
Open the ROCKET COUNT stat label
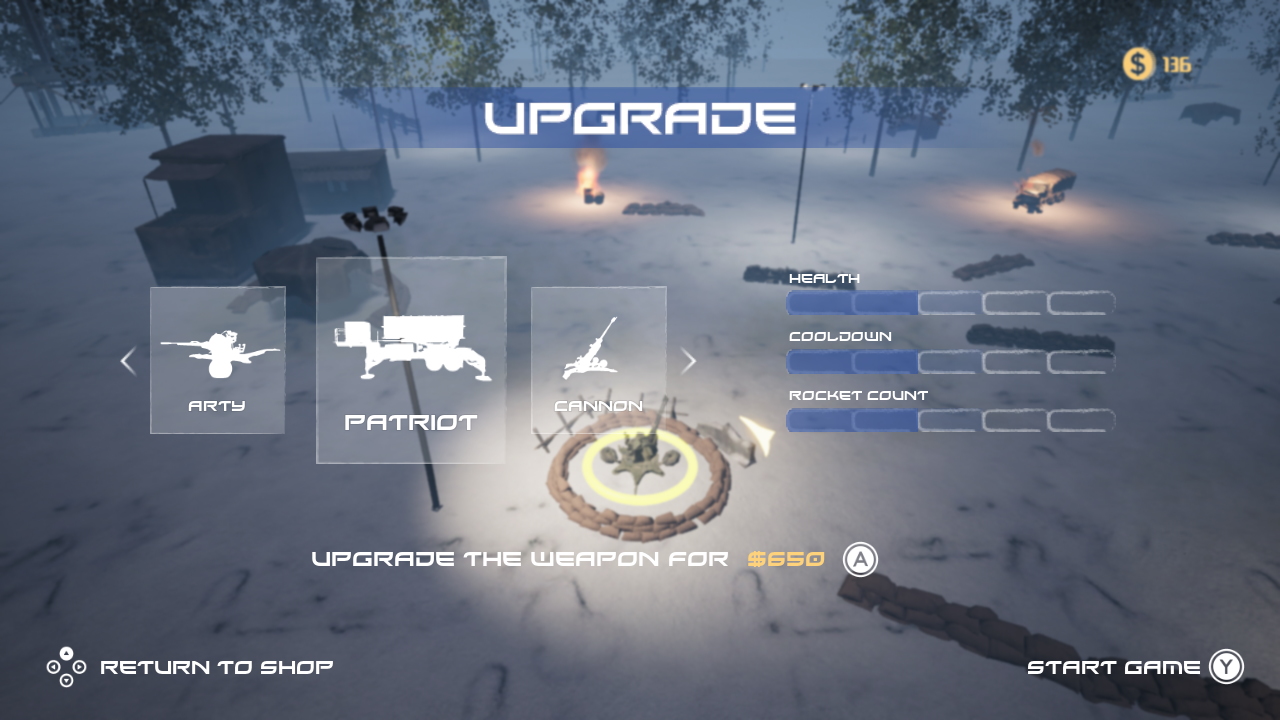857,395
